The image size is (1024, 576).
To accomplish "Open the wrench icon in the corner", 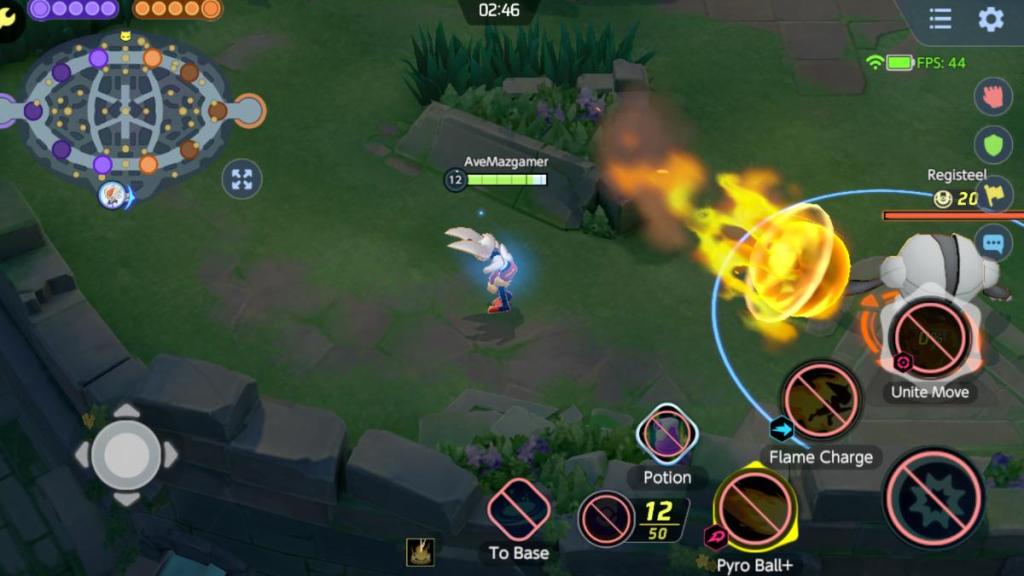I will [9, 8].
